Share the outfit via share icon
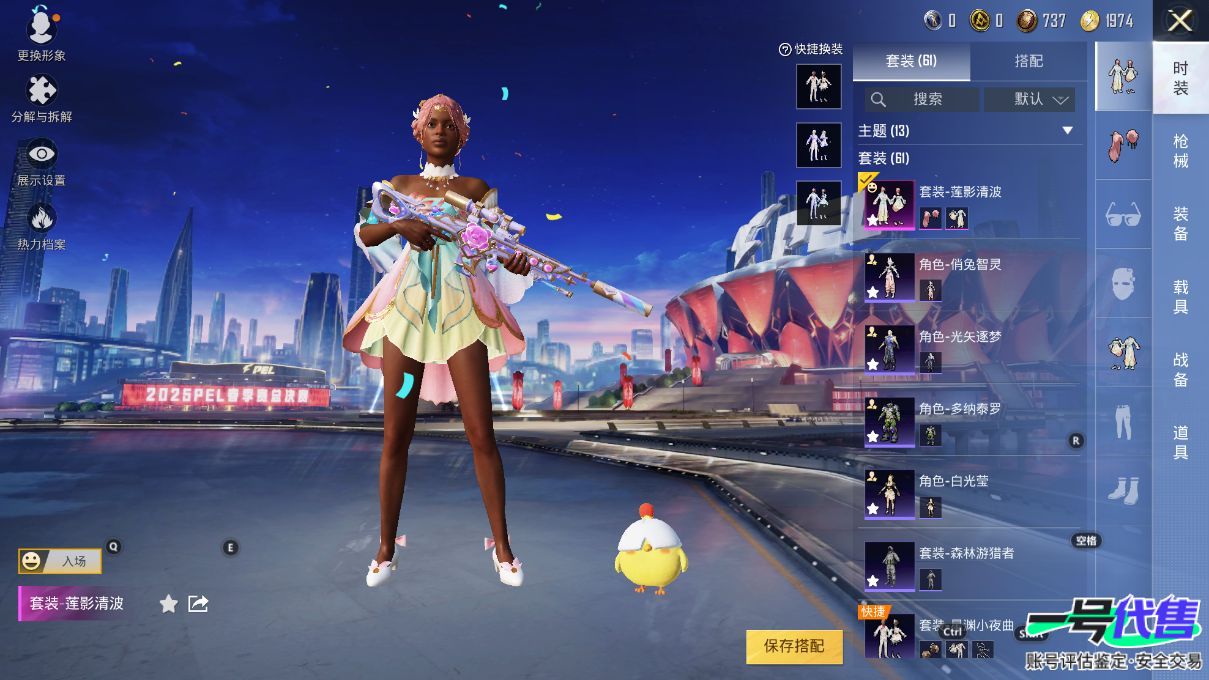 [x=198, y=603]
